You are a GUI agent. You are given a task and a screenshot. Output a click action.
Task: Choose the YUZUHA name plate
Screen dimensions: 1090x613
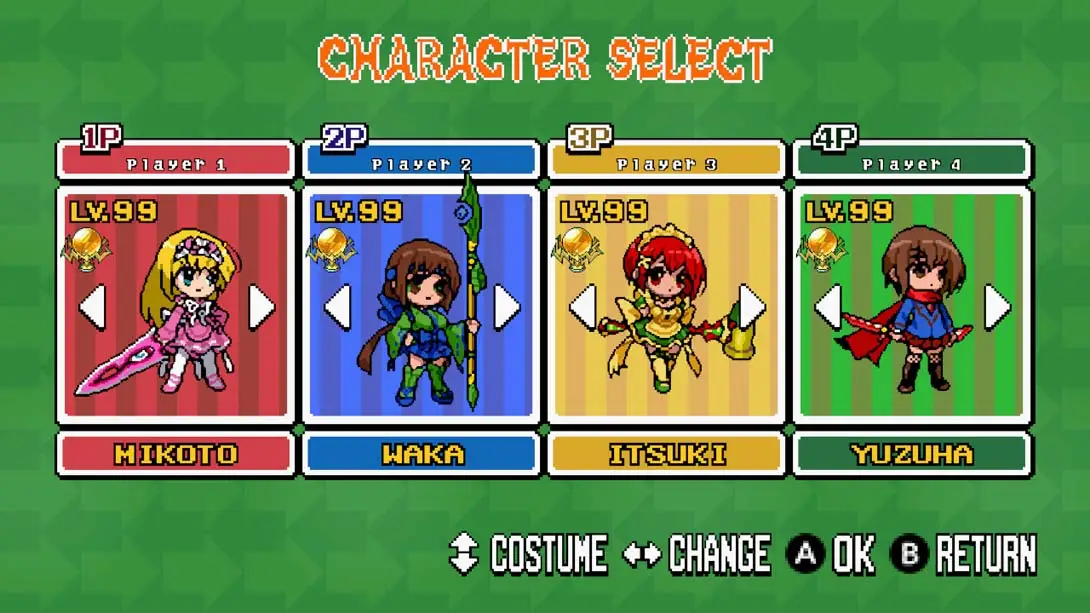(x=911, y=455)
